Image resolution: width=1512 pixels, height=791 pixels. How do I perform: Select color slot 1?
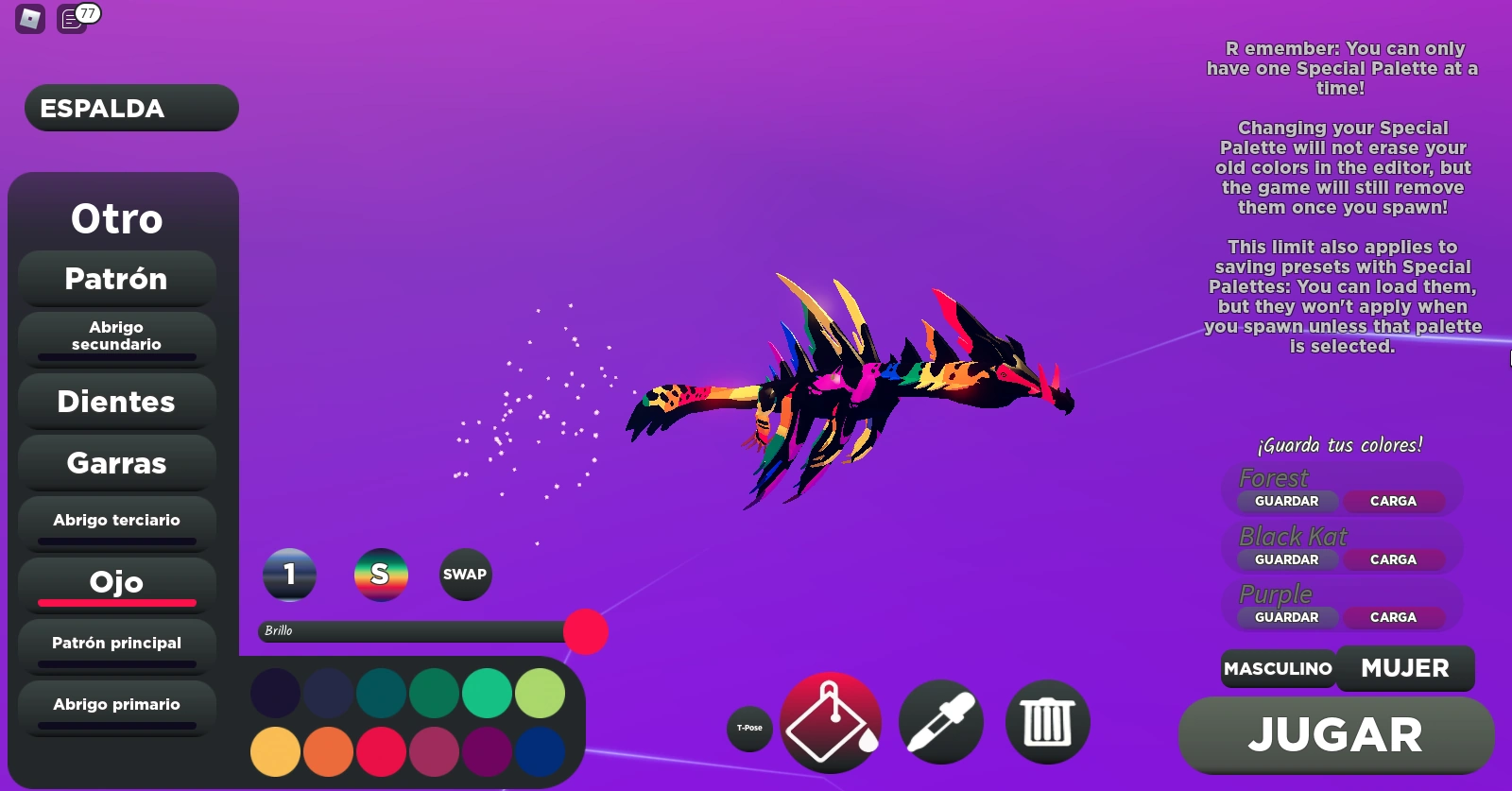289,575
